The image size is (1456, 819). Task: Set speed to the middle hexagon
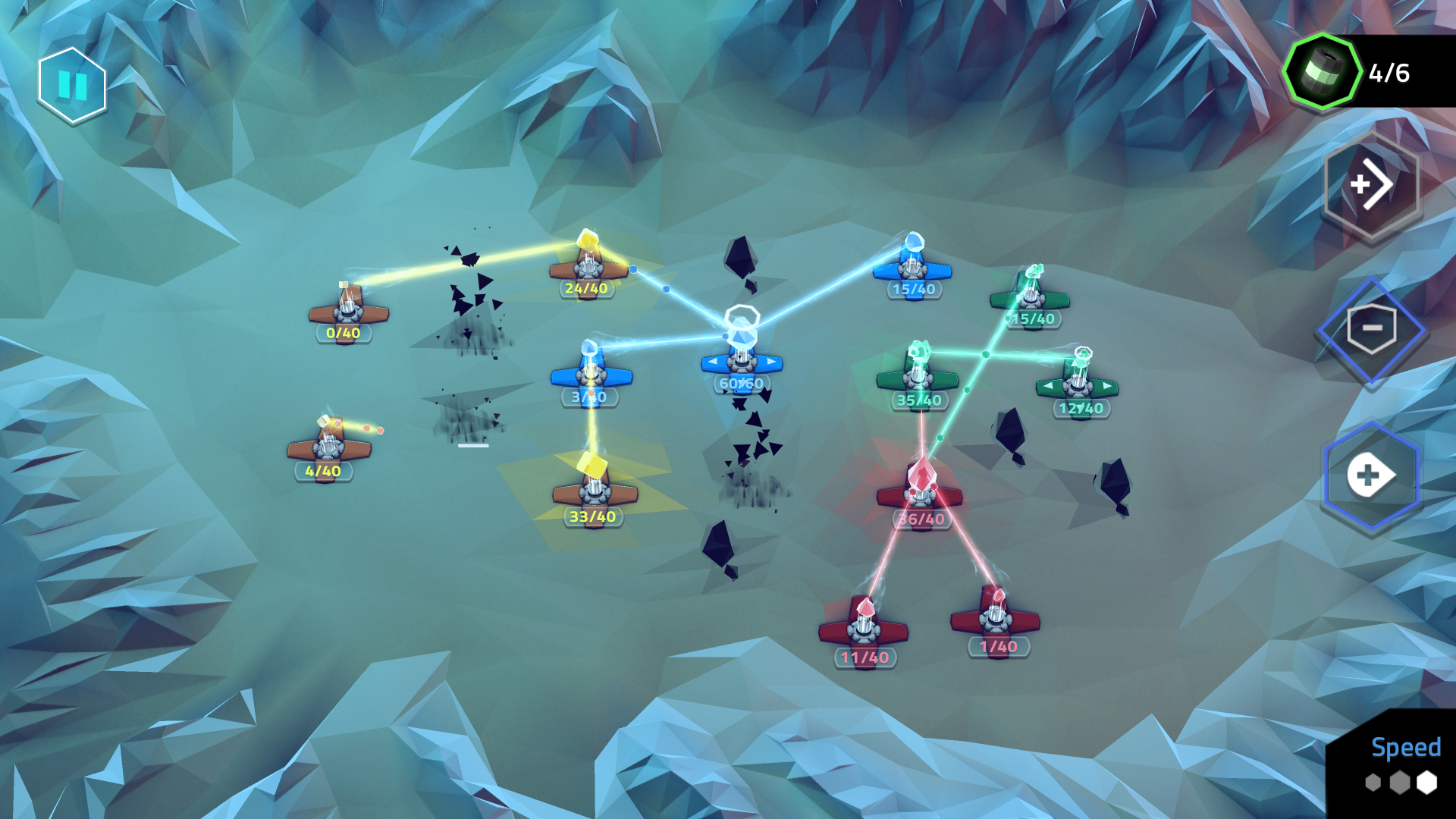(x=1399, y=782)
